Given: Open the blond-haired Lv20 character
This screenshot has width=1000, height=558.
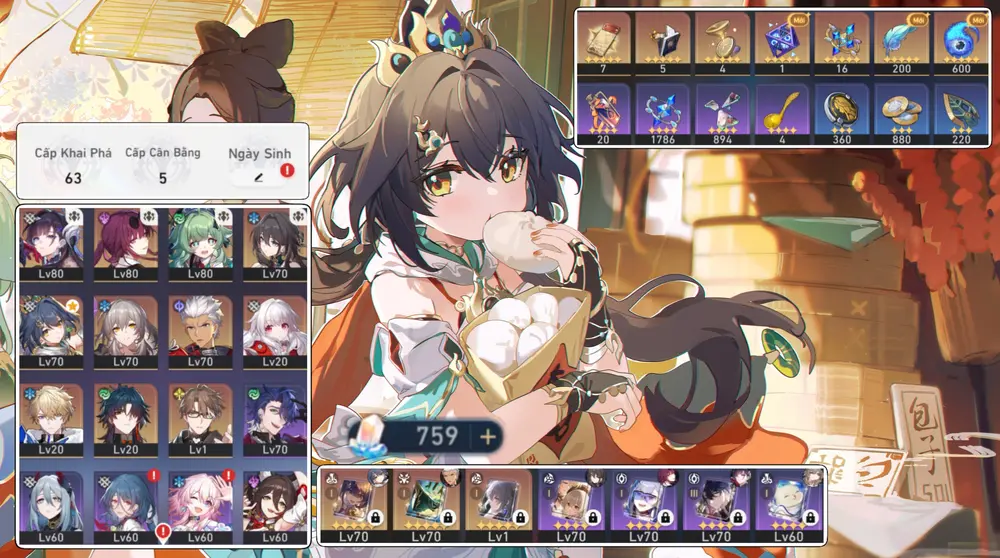Looking at the screenshot, I should click(51, 417).
